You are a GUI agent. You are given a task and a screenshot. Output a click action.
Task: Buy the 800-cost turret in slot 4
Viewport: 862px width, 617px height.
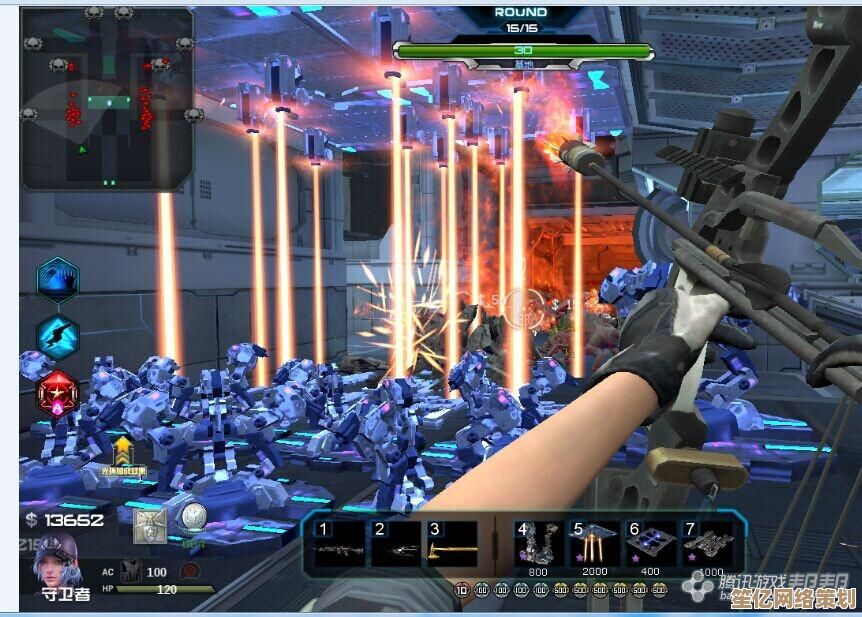point(538,545)
